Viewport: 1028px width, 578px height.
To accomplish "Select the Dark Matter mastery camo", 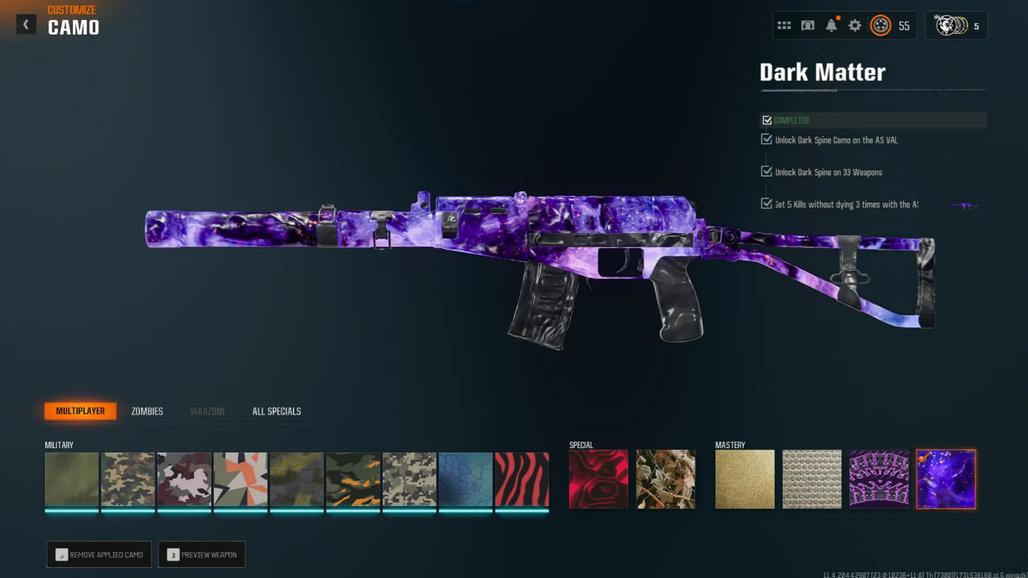I will click(946, 479).
